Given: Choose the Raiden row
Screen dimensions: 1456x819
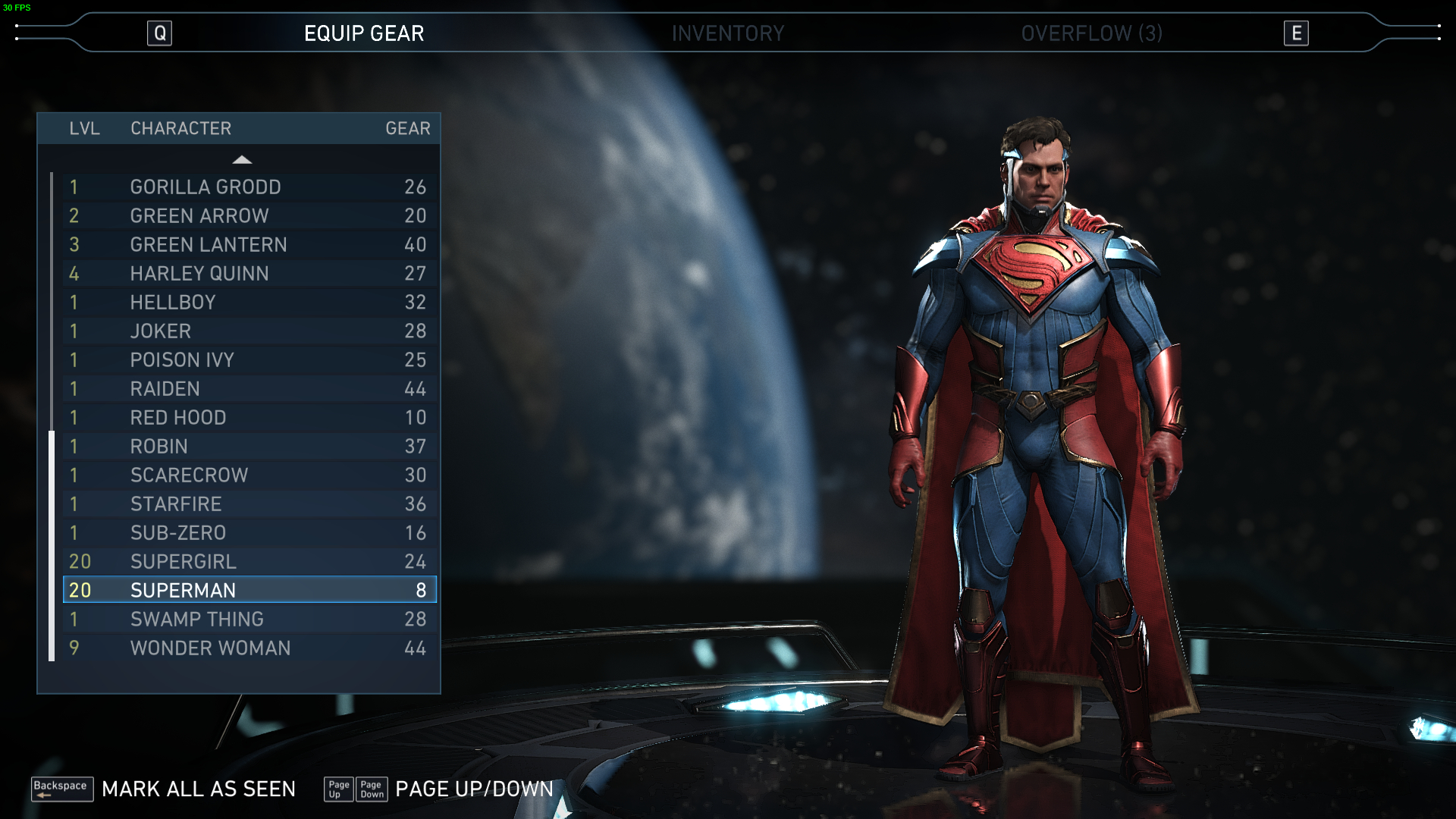Looking at the screenshot, I should [249, 389].
